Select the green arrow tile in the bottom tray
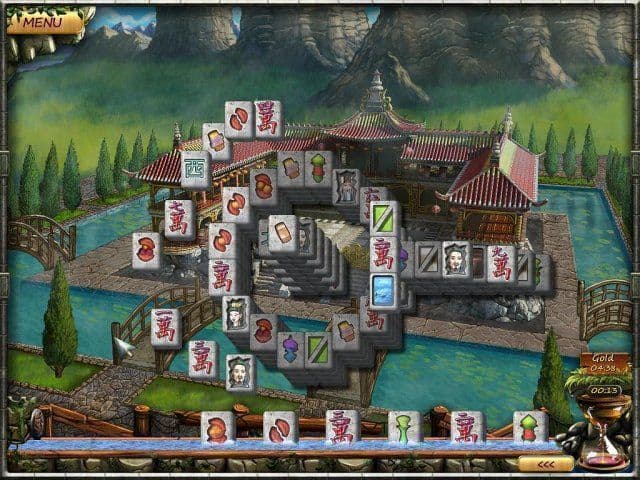 [529, 428]
